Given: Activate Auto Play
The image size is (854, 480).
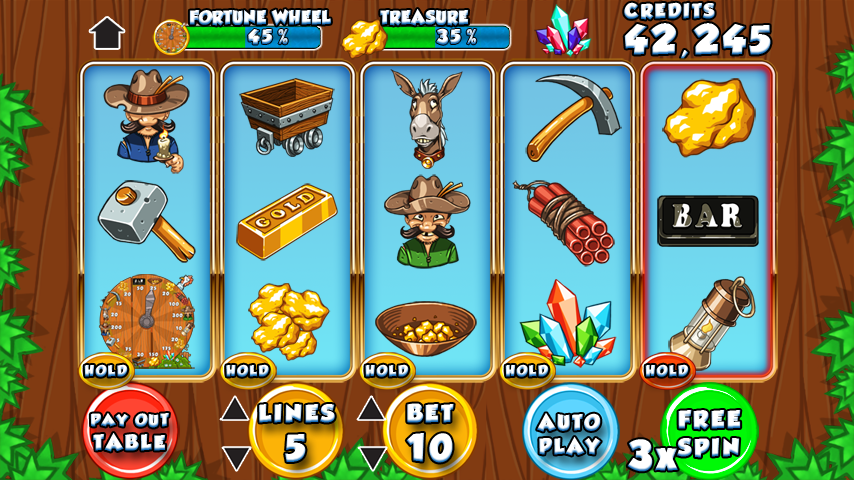Looking at the screenshot, I should [570, 432].
